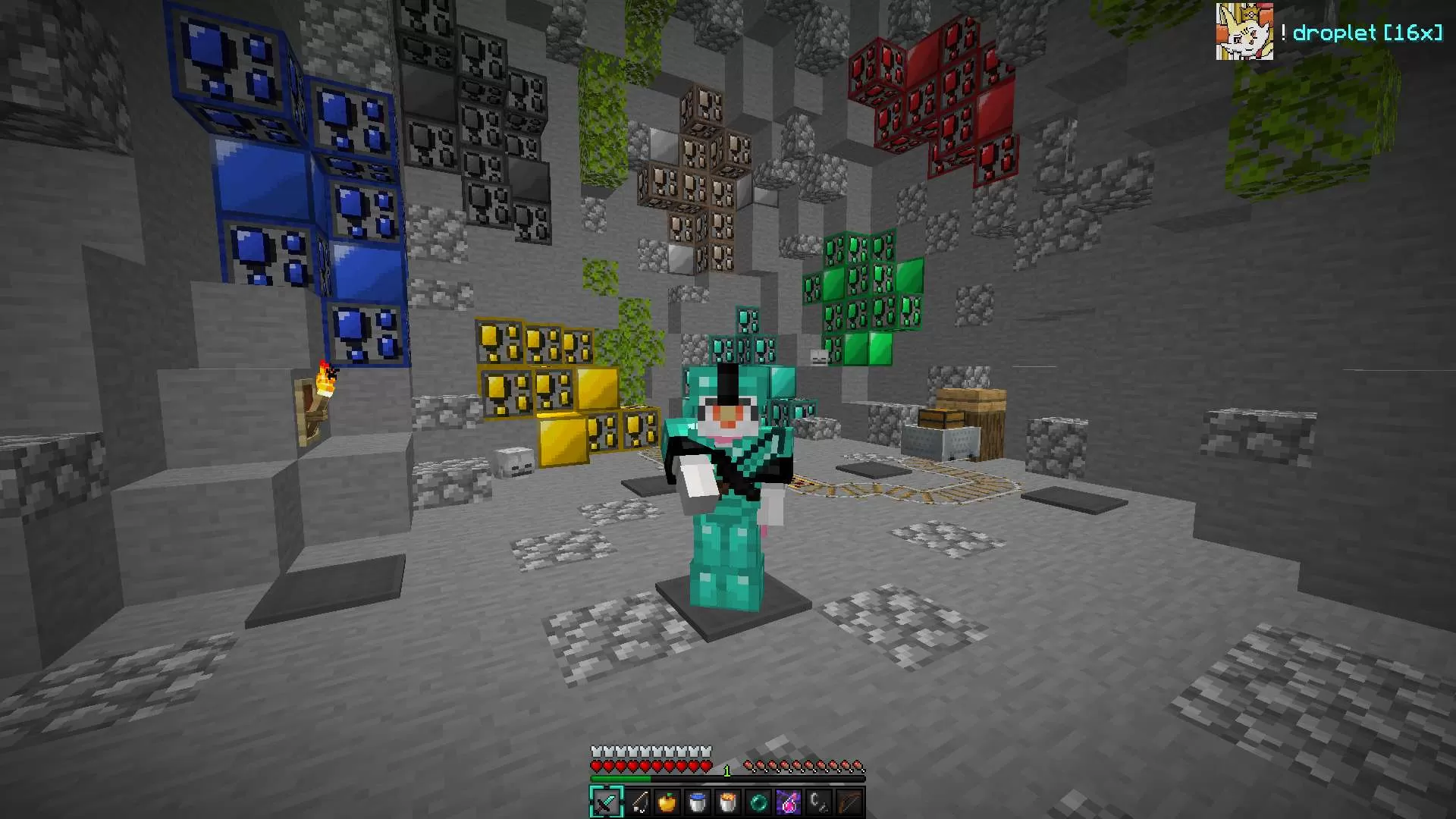
Task: Choose the golden apple slot
Action: point(667,802)
